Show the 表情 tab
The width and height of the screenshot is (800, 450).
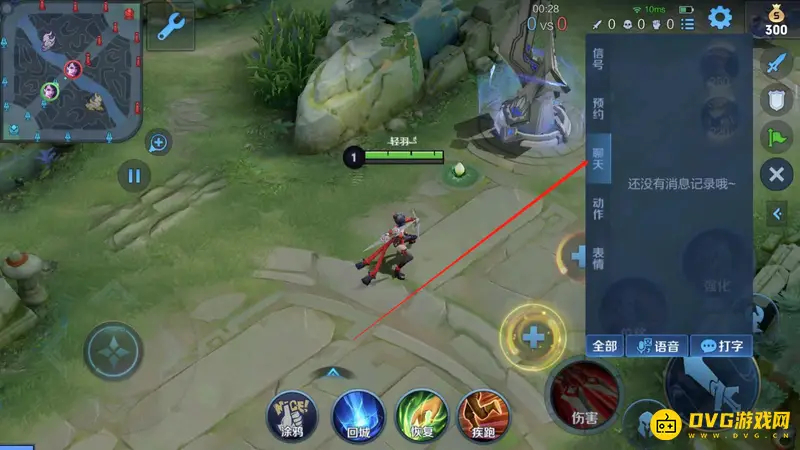click(598, 259)
